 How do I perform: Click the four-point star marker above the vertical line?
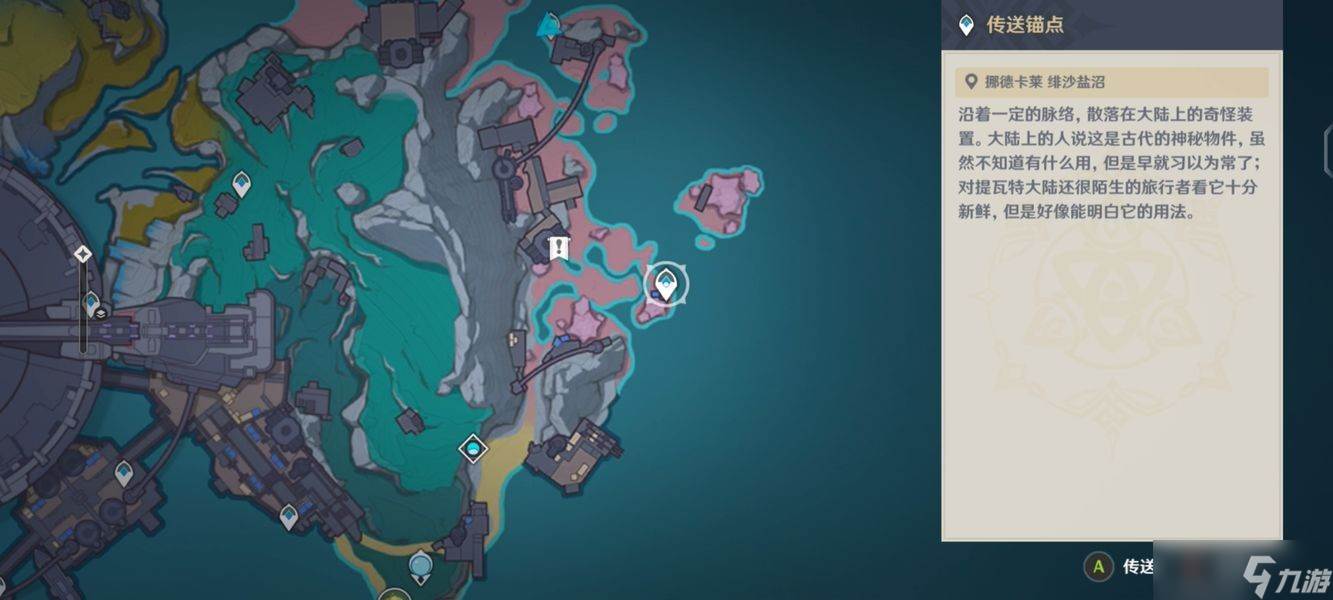click(x=83, y=254)
